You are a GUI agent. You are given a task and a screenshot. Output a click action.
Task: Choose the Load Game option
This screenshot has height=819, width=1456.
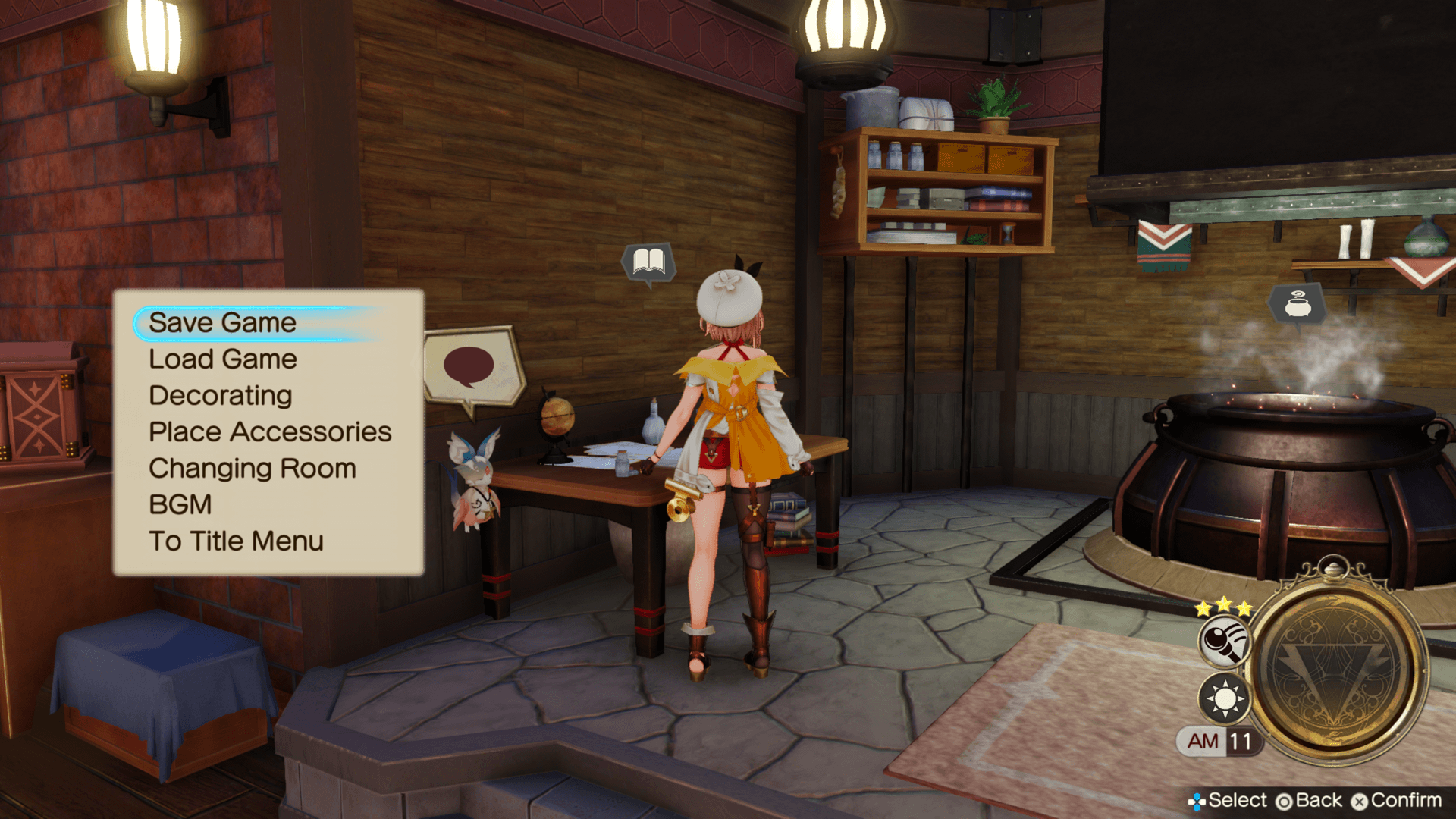(x=222, y=359)
